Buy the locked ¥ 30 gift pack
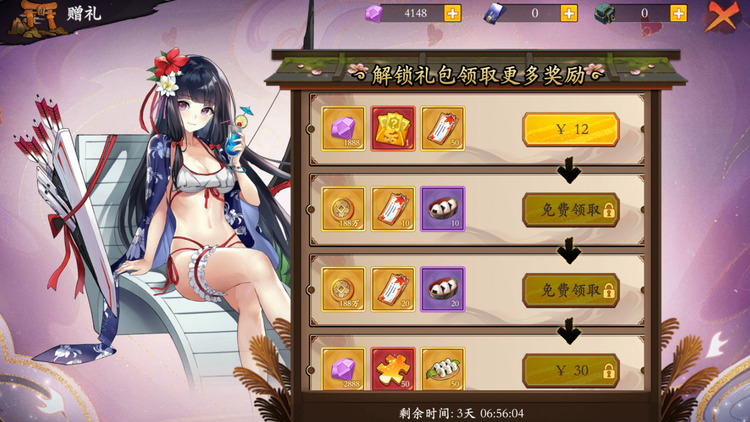 [x=570, y=371]
